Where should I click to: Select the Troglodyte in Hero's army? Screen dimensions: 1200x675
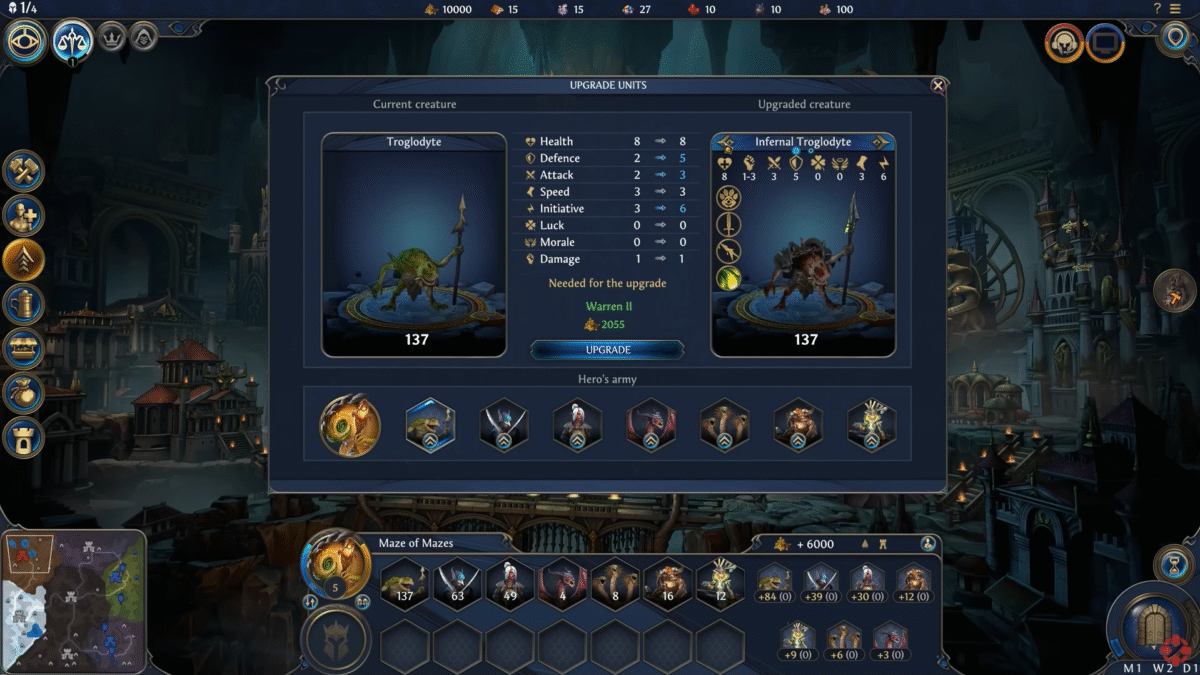click(430, 425)
